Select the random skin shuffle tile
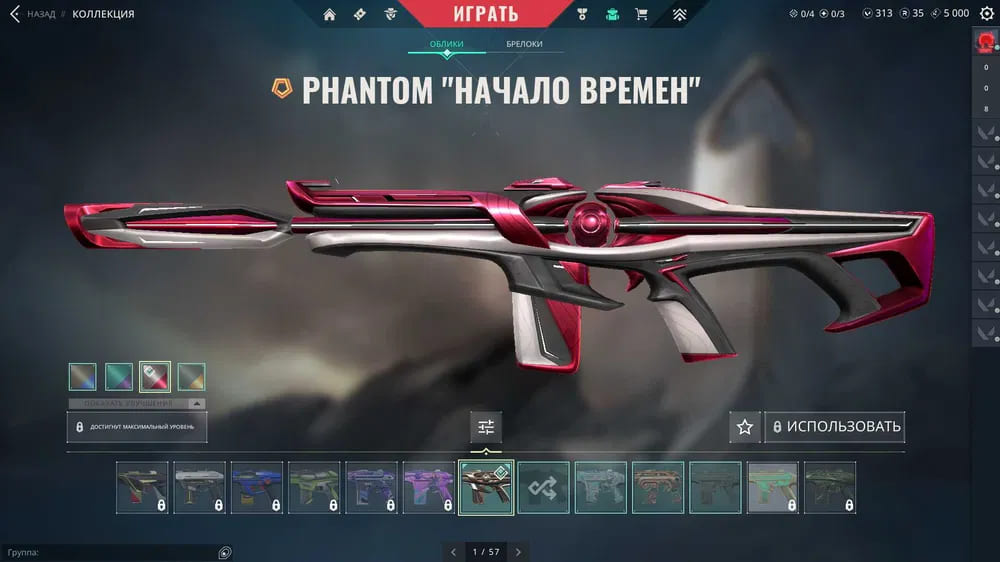Image resolution: width=1000 pixels, height=562 pixels. pos(544,487)
